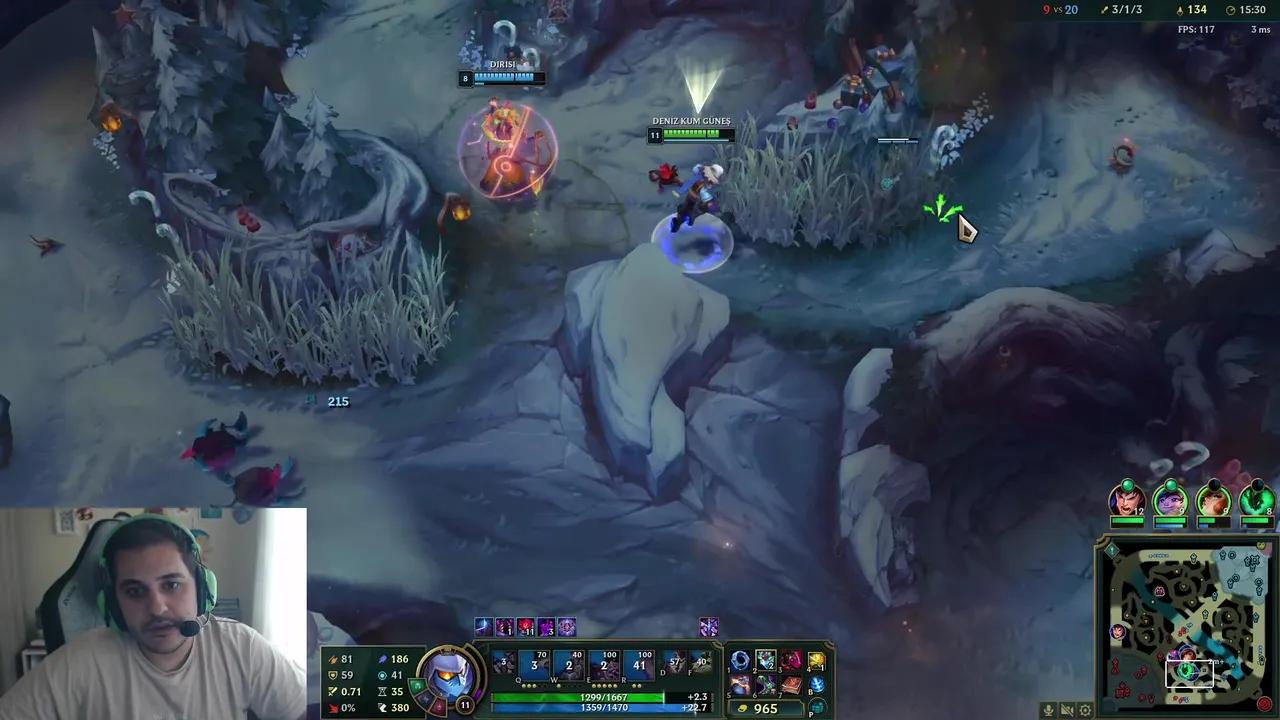Click the top ally champion portrait above the minimap

click(x=1128, y=500)
